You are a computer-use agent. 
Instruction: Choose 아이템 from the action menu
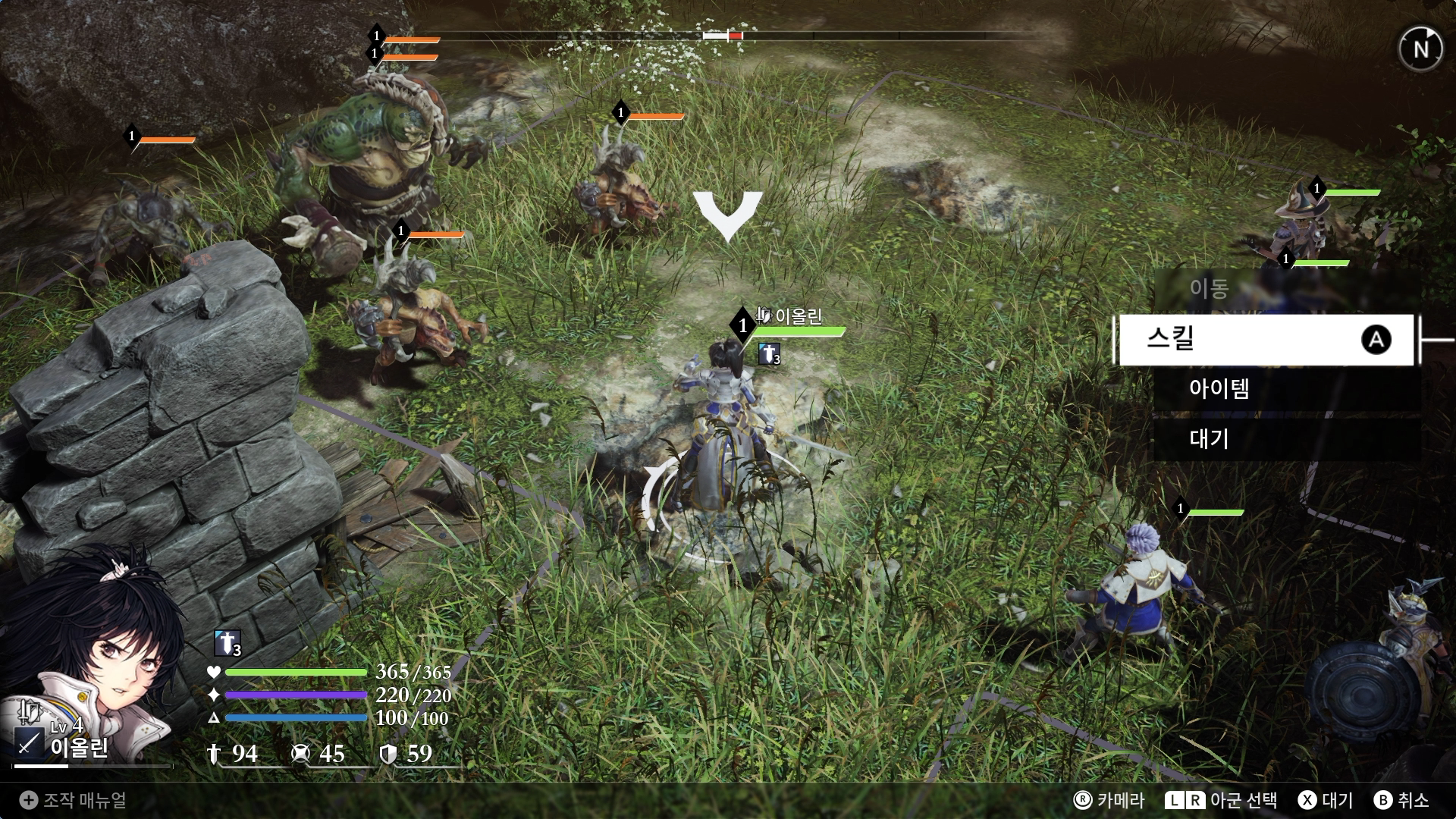pos(1286,389)
